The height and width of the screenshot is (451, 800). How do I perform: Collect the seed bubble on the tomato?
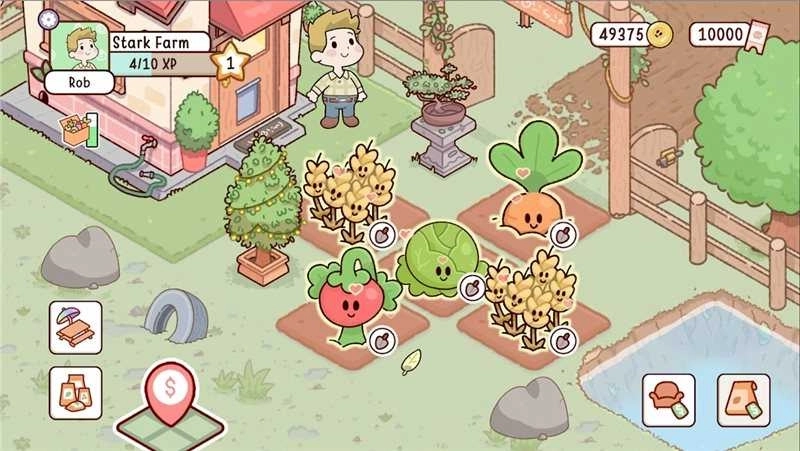(380, 340)
